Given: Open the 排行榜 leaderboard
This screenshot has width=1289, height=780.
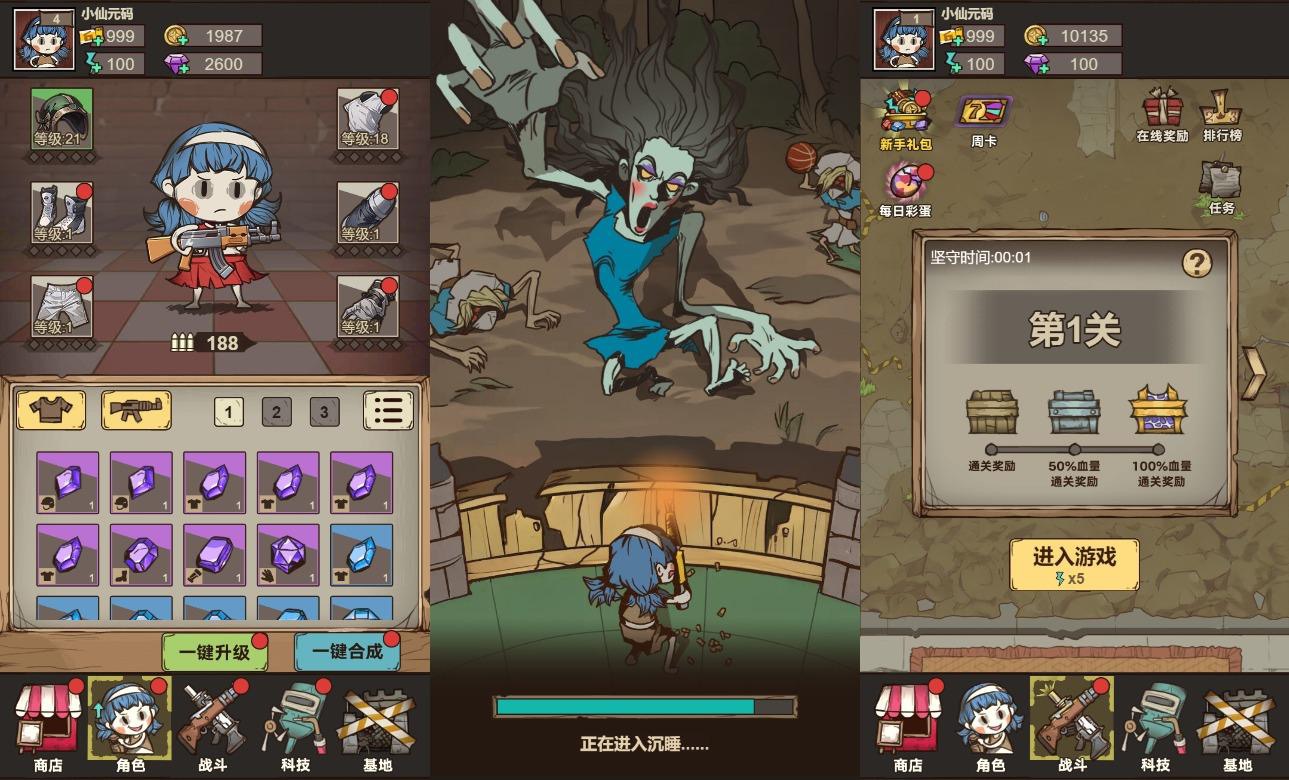Looking at the screenshot, I should [x=1221, y=110].
